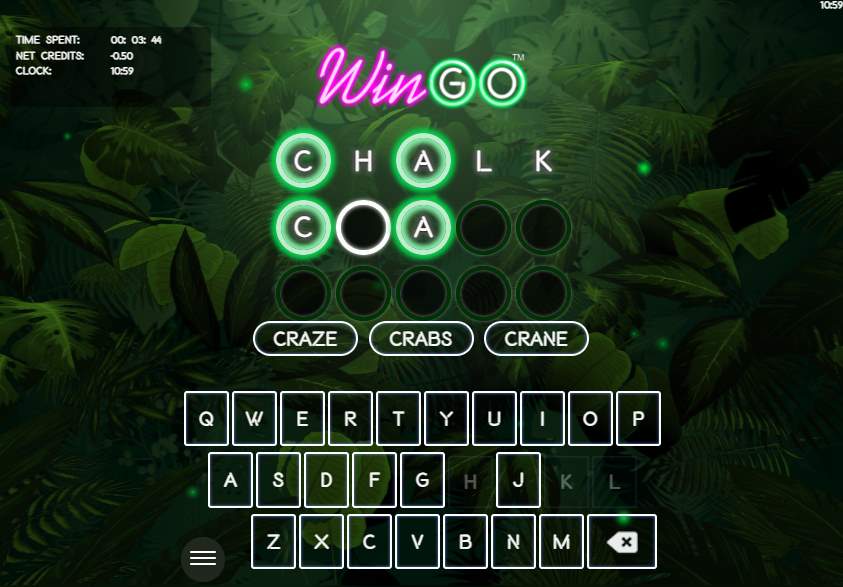Click the letter T key
This screenshot has height=587, width=843.
399,418
